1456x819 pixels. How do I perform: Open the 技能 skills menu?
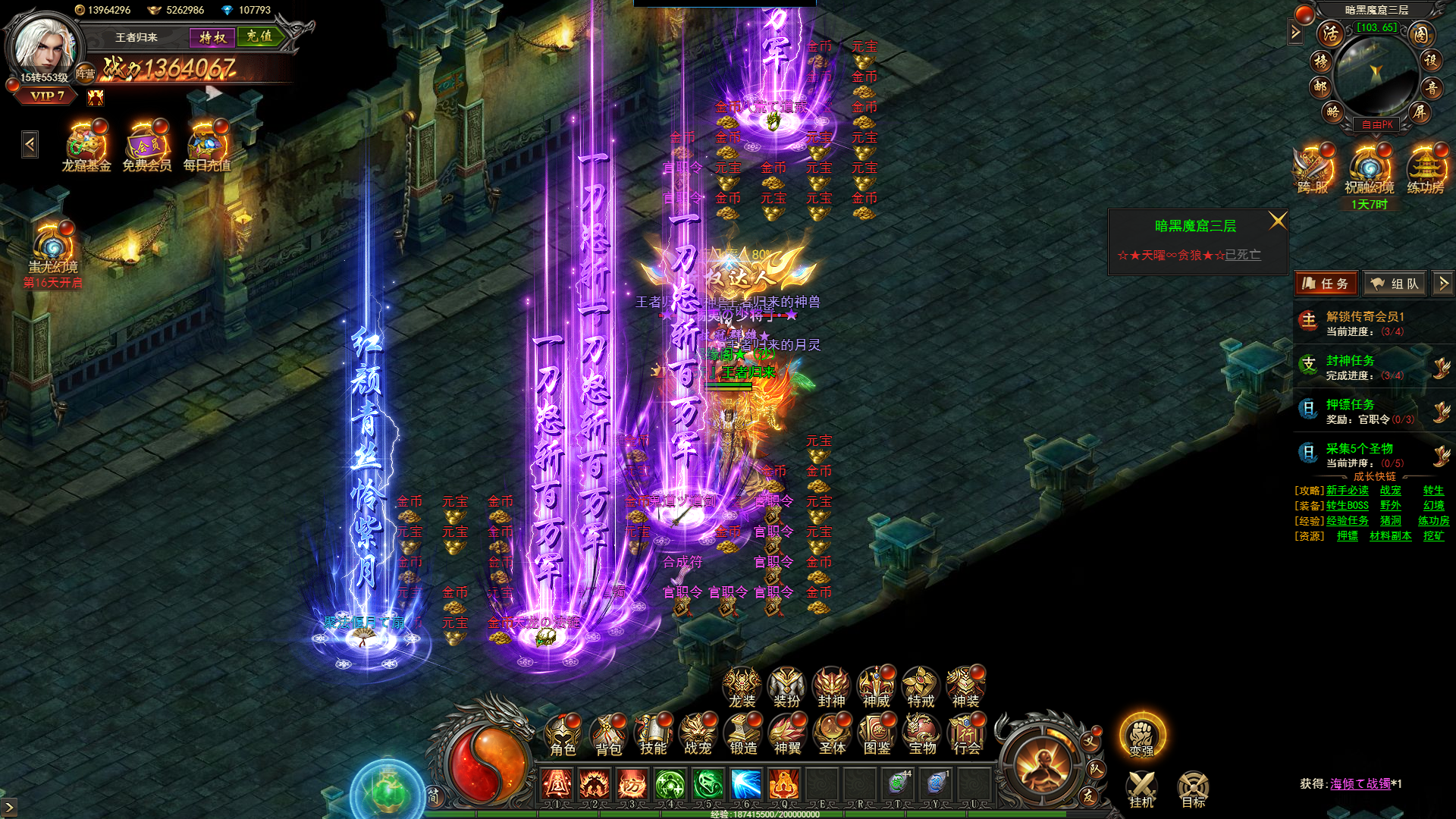653,736
